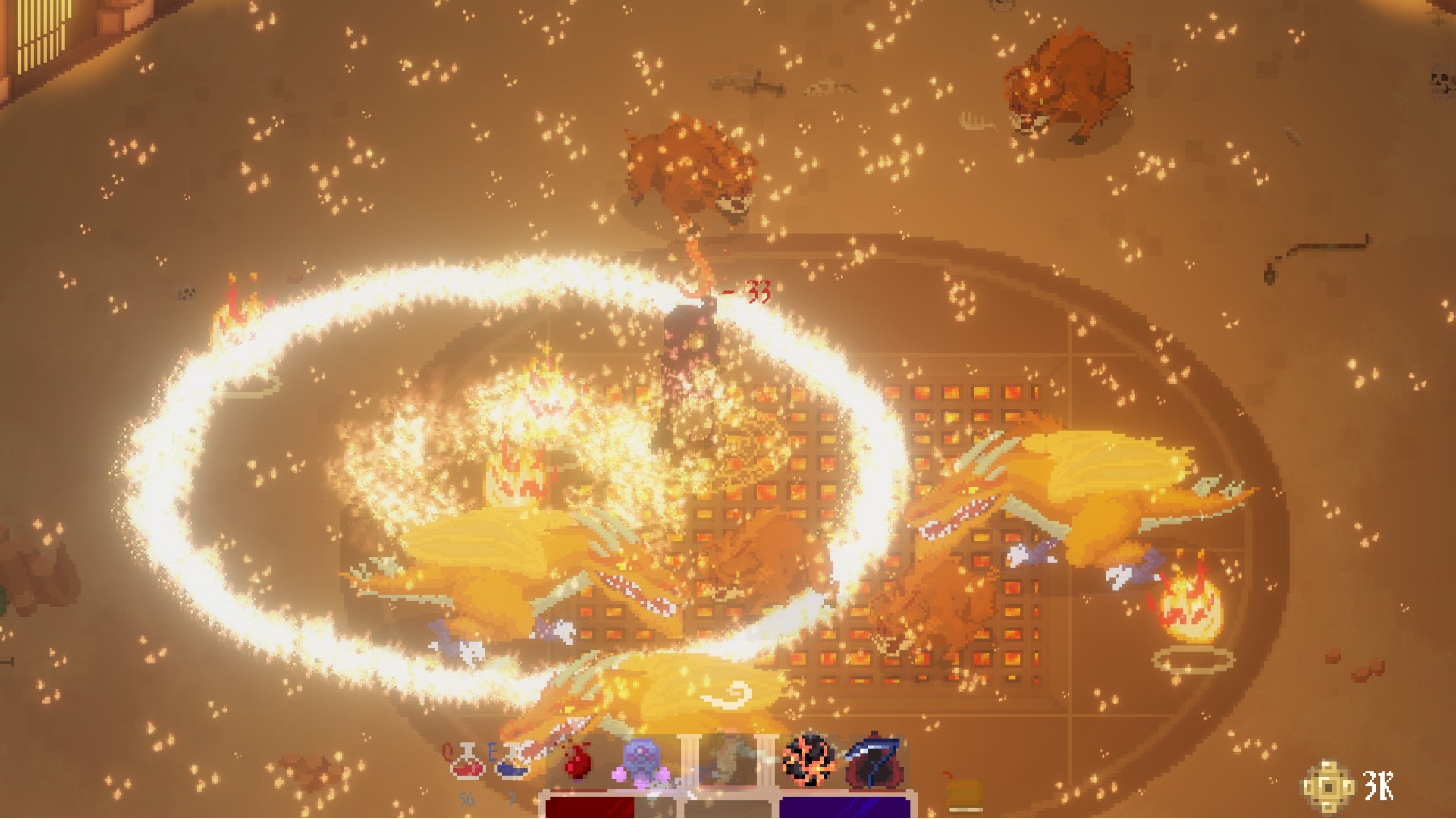Screen dimensions: 1456x819
Task: Use the red health potion
Action: coord(466,761)
